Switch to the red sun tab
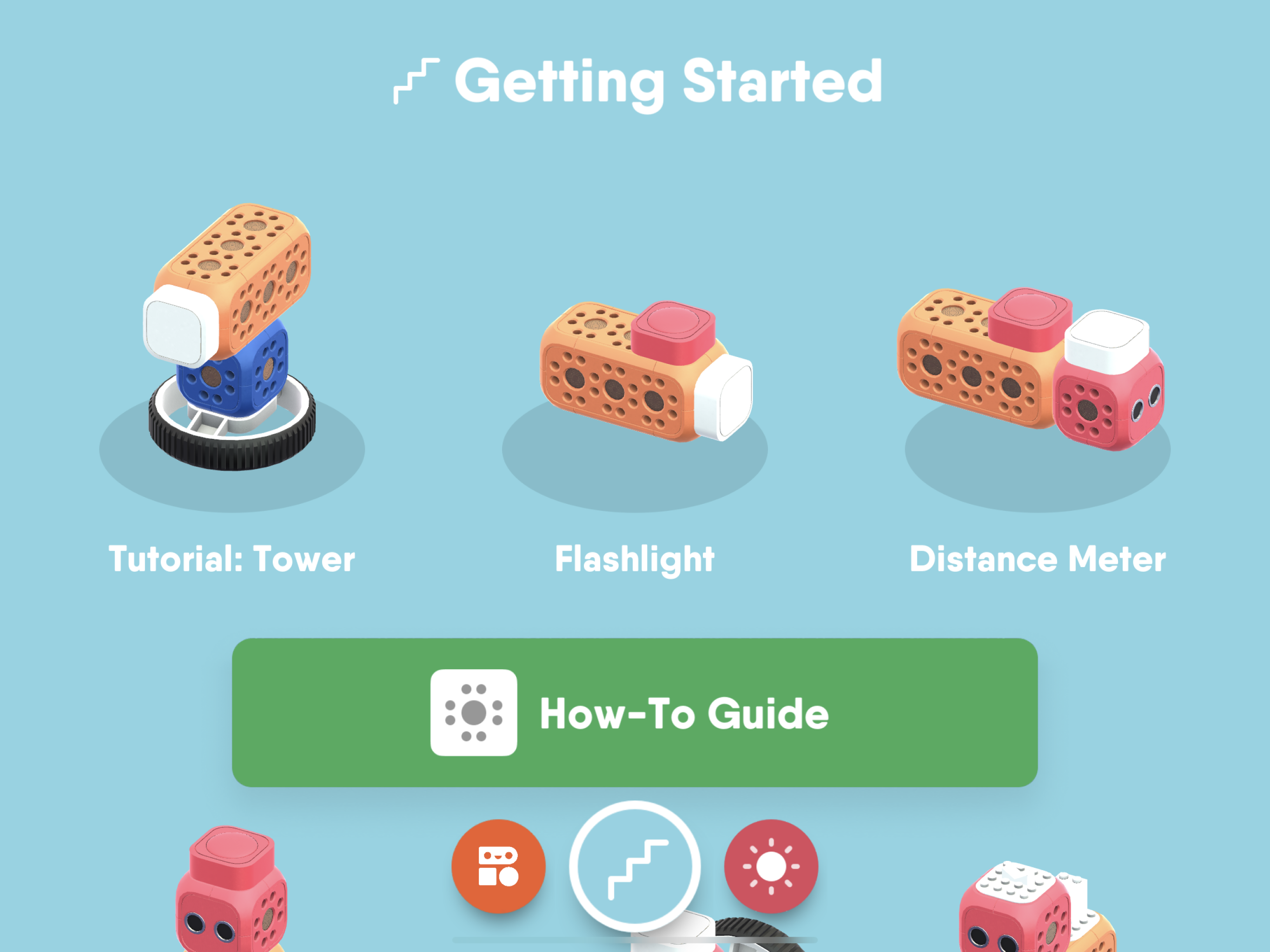The height and width of the screenshot is (952, 1270). (771, 866)
